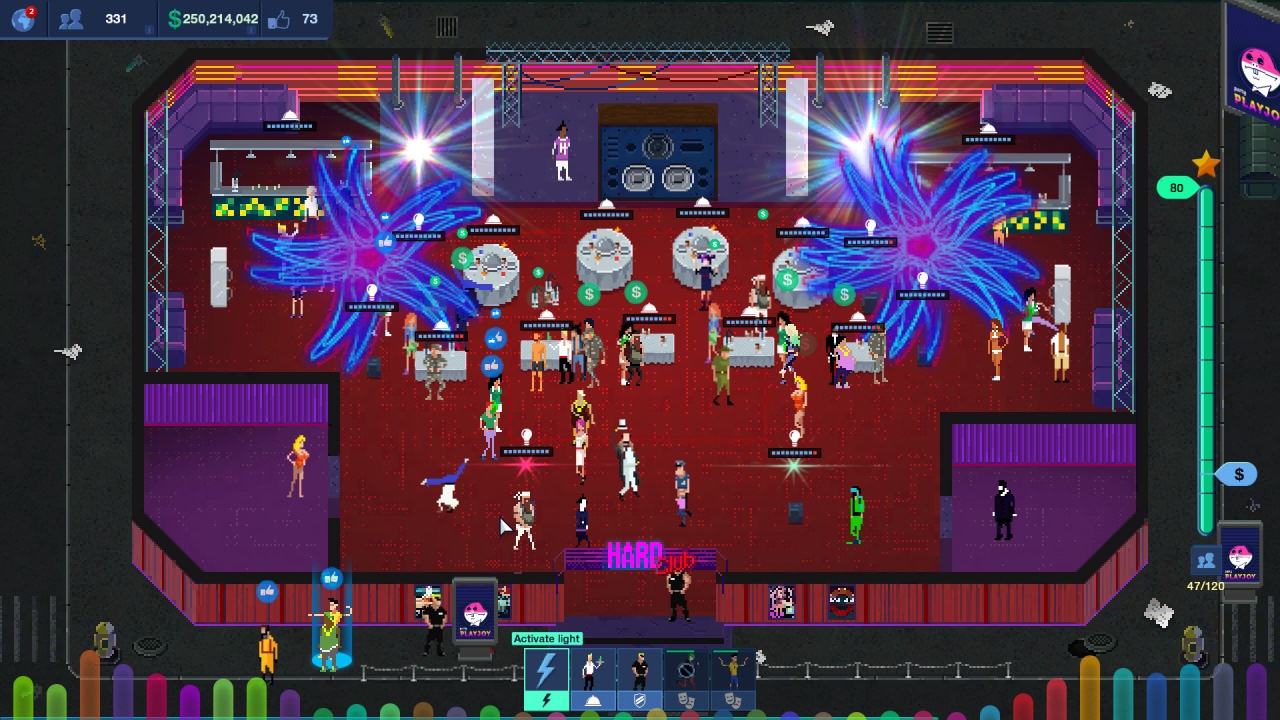Open the visitors panel people icon near 47/120
The image size is (1280, 720).
pos(1205,558)
